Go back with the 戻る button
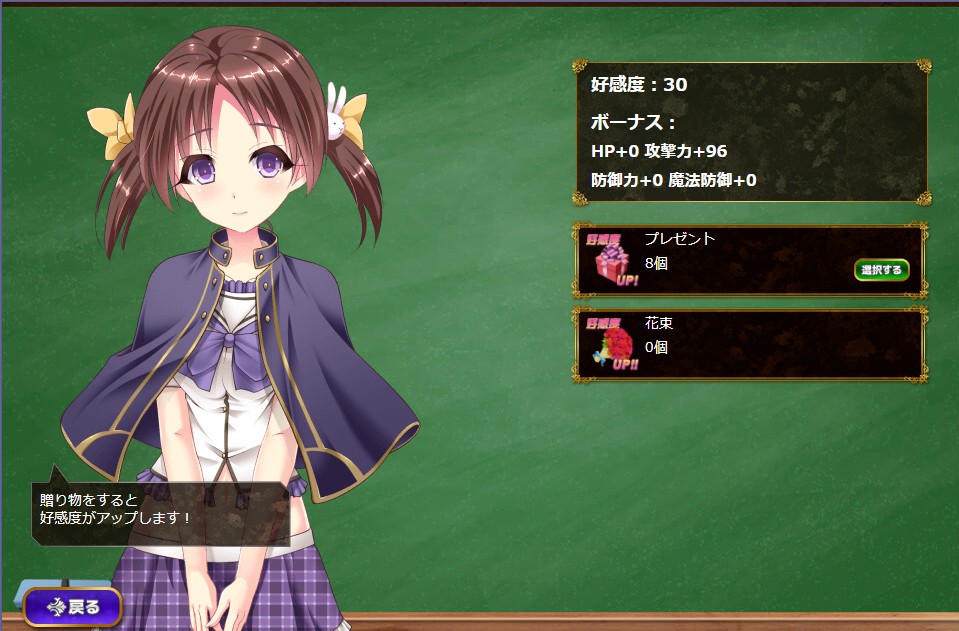Screen dimensions: 959x631 tap(73, 606)
